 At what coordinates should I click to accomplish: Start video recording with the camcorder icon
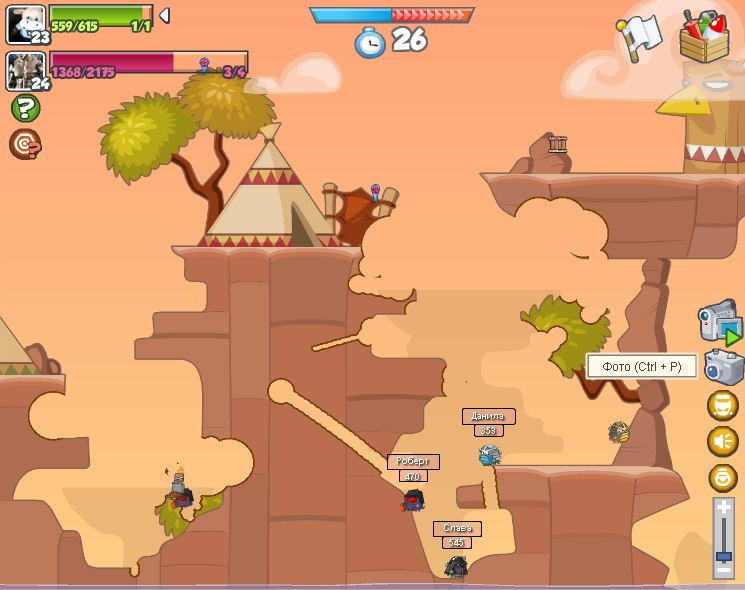[x=719, y=322]
